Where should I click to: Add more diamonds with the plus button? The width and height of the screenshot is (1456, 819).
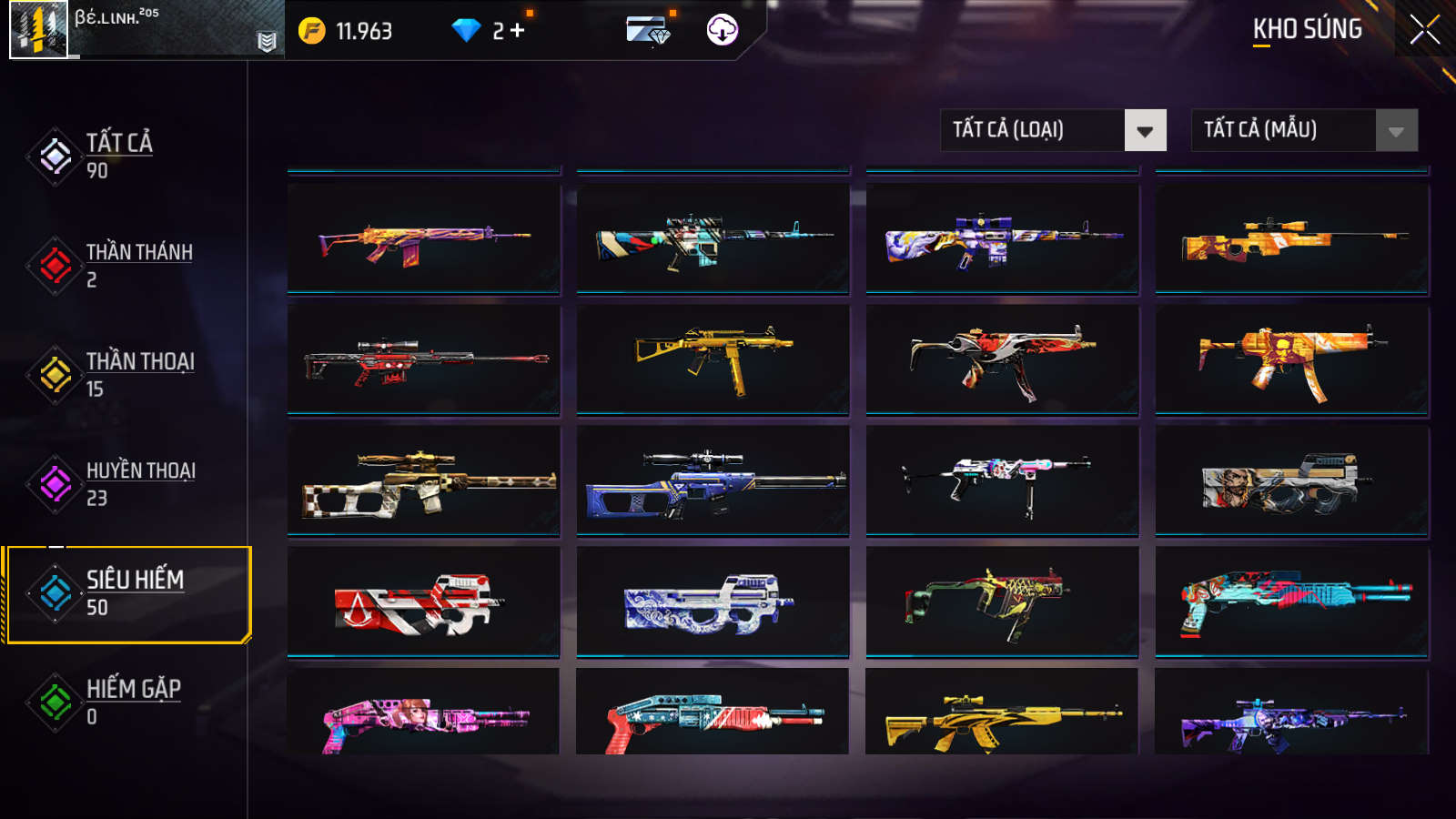pyautogui.click(x=518, y=31)
